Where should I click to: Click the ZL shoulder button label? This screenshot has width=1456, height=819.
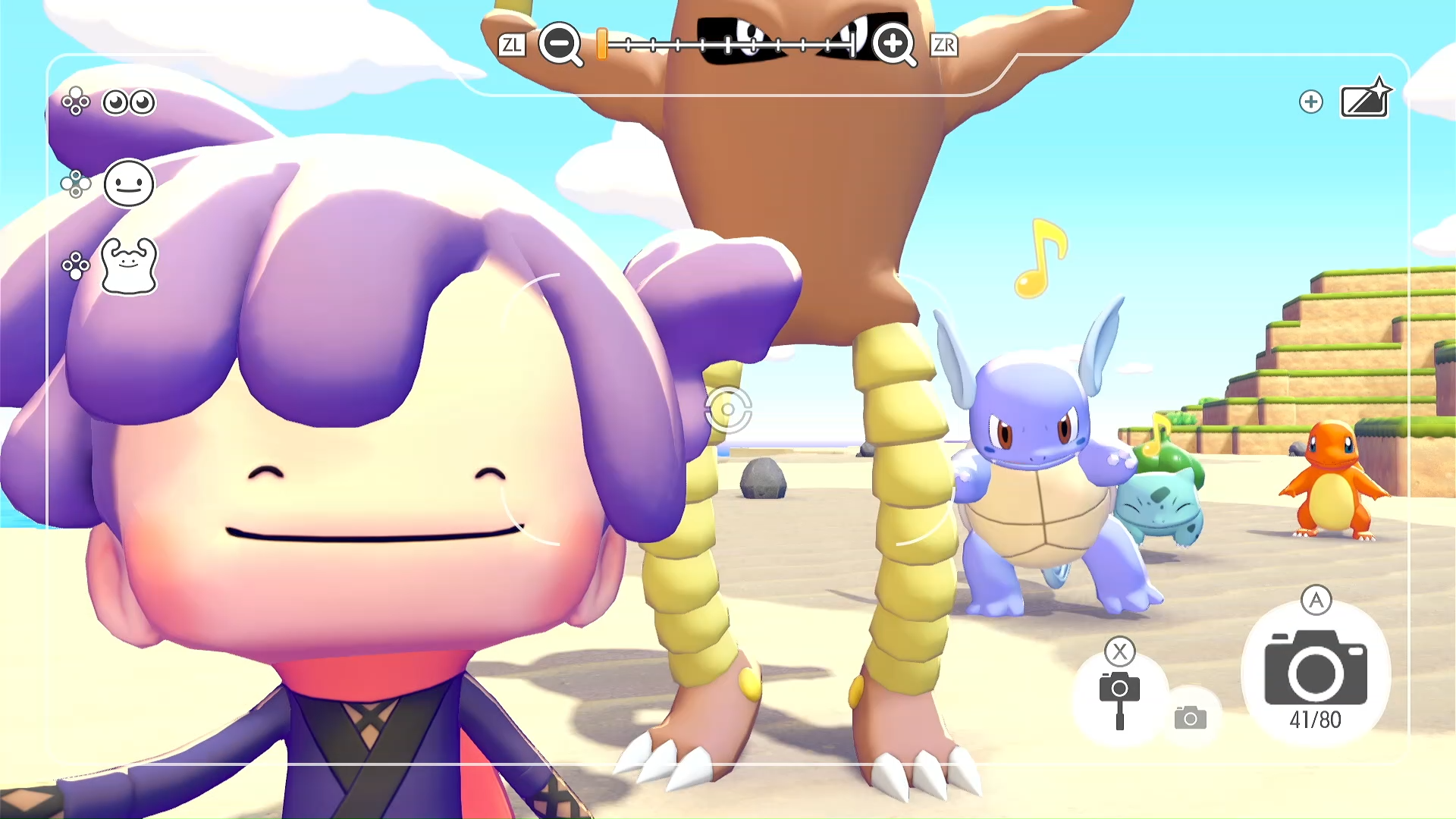pyautogui.click(x=513, y=45)
